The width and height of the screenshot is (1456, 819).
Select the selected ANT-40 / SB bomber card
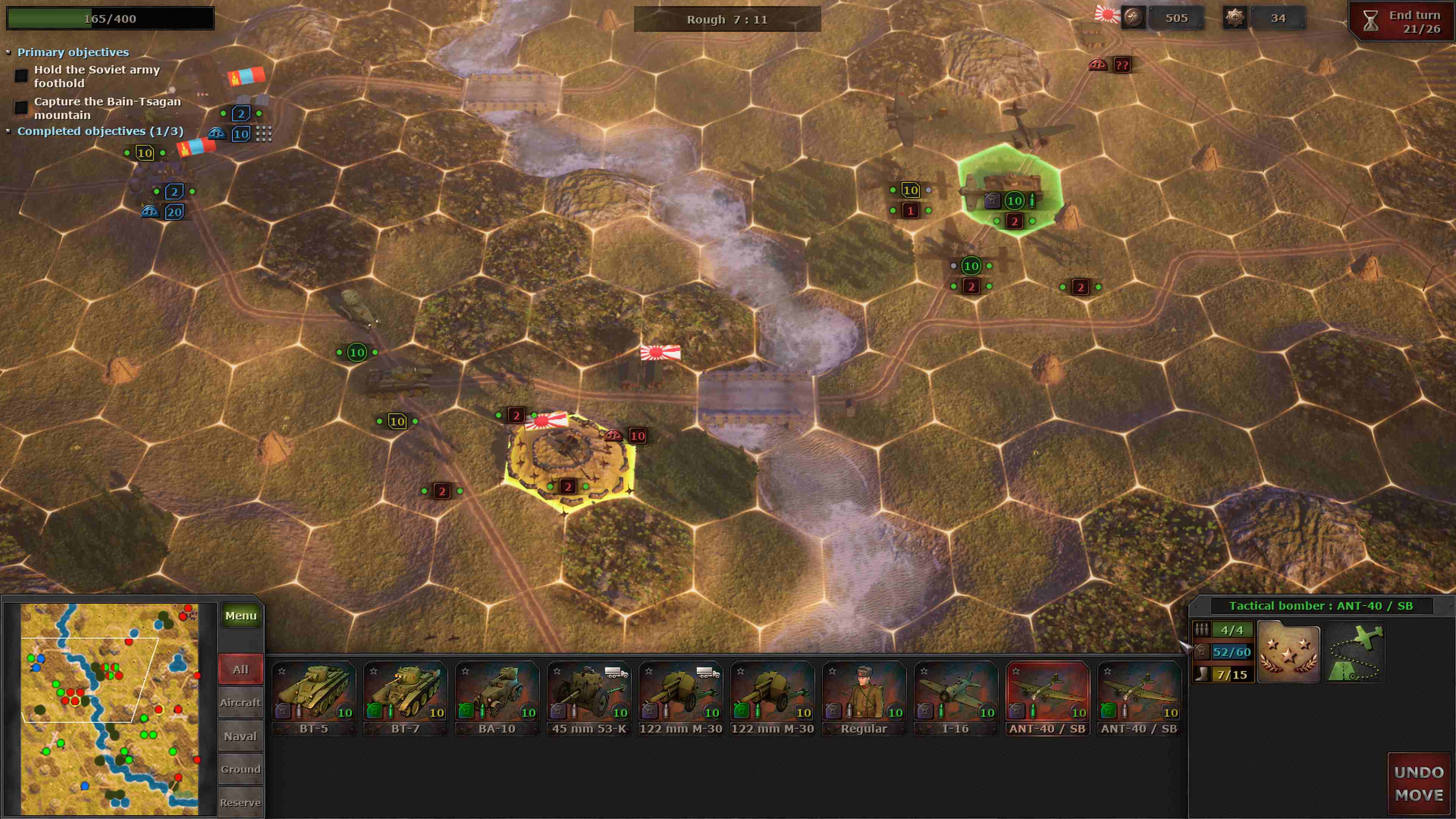click(1047, 698)
